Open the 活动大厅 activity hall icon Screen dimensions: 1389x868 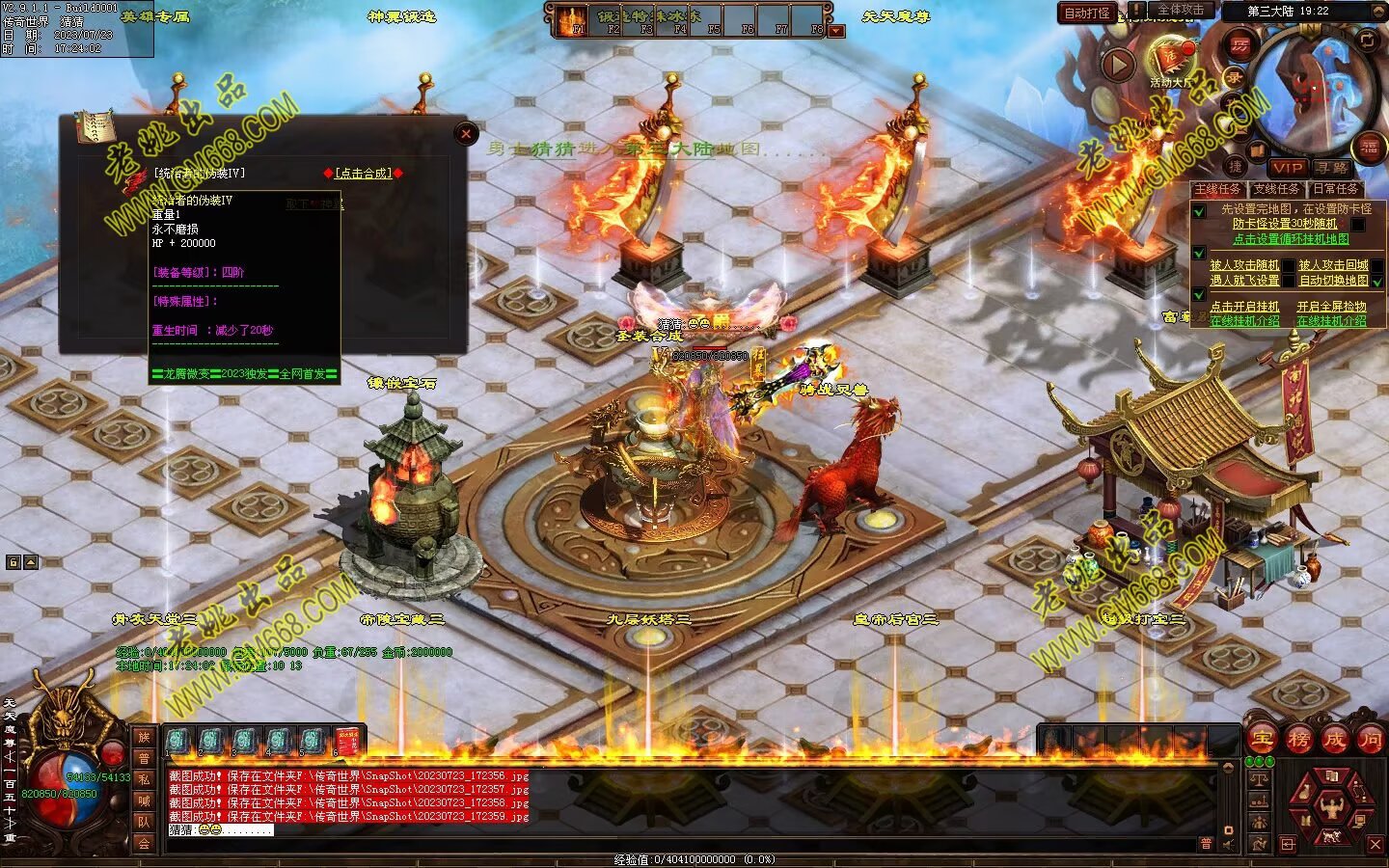[x=1171, y=60]
